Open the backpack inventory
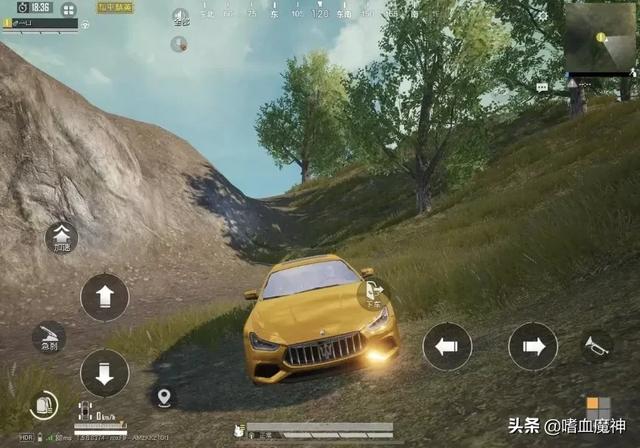Viewport: 640px width, 448px height. 43,405
